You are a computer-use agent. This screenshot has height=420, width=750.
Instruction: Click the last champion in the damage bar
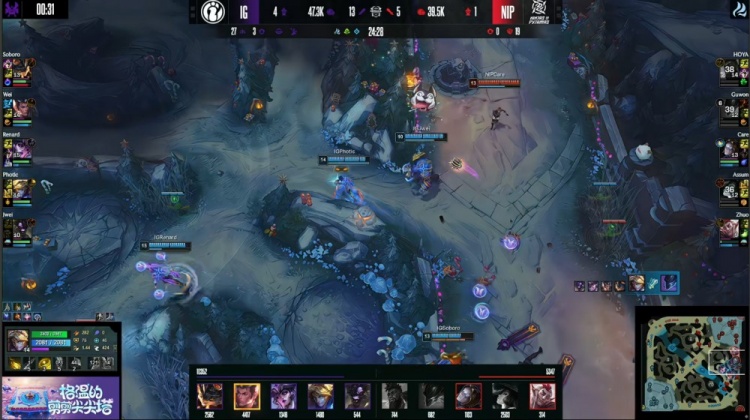[x=542, y=395]
